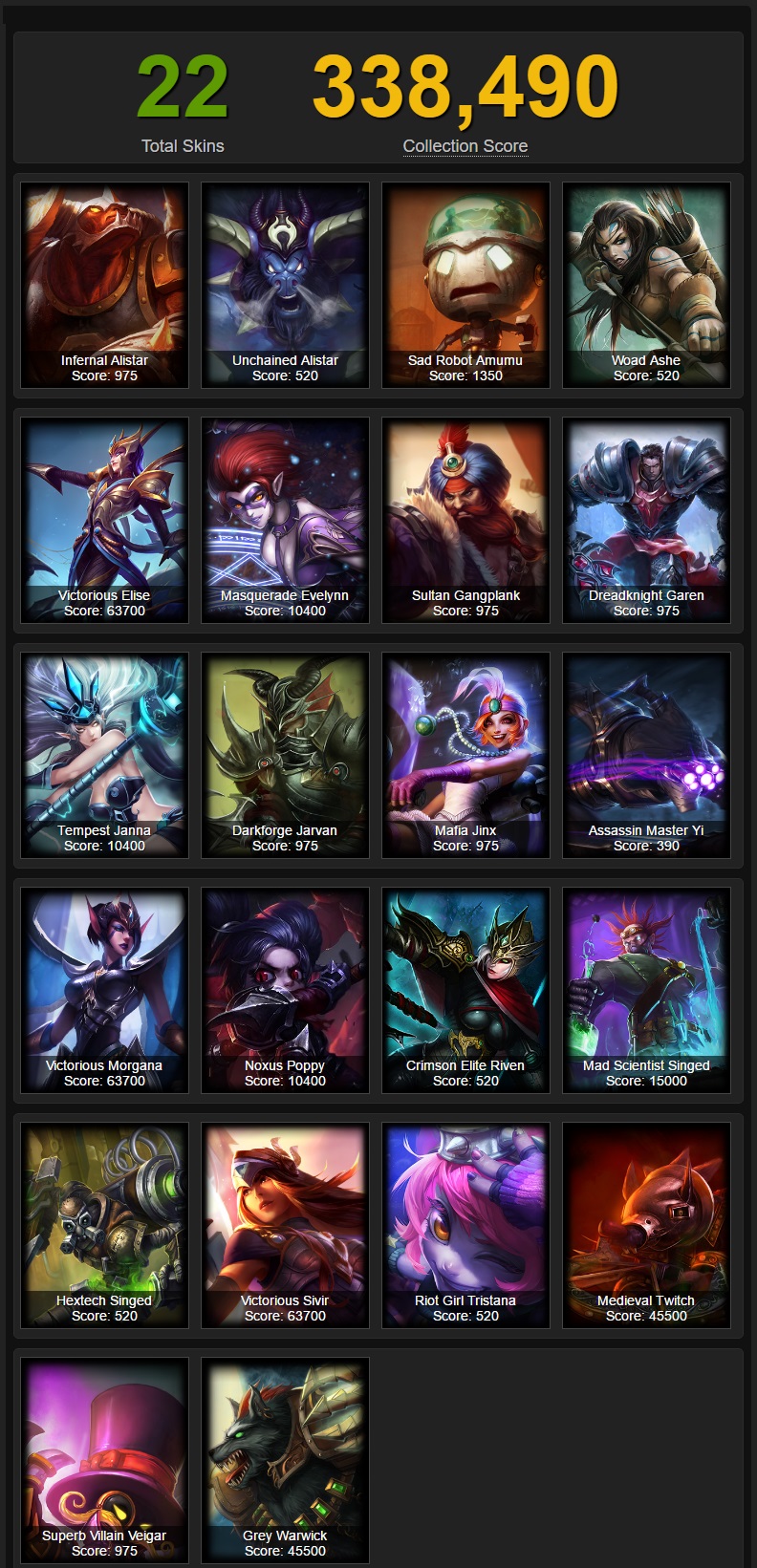757x1568 pixels.
Task: Choose the Dreadknight Garen skin card
Action: pyautogui.click(x=646, y=520)
